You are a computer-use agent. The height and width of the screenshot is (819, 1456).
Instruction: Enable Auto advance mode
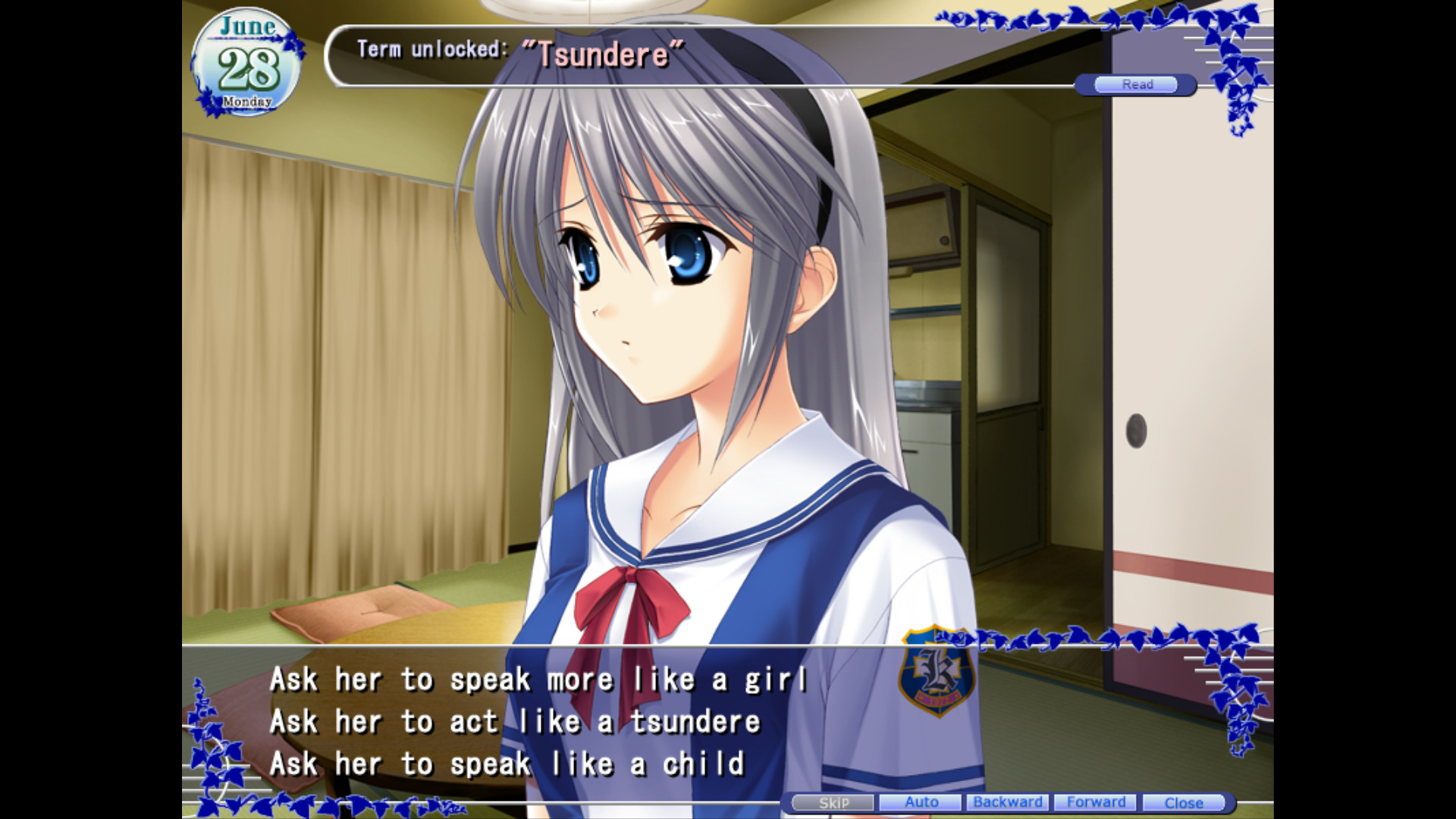coord(920,802)
